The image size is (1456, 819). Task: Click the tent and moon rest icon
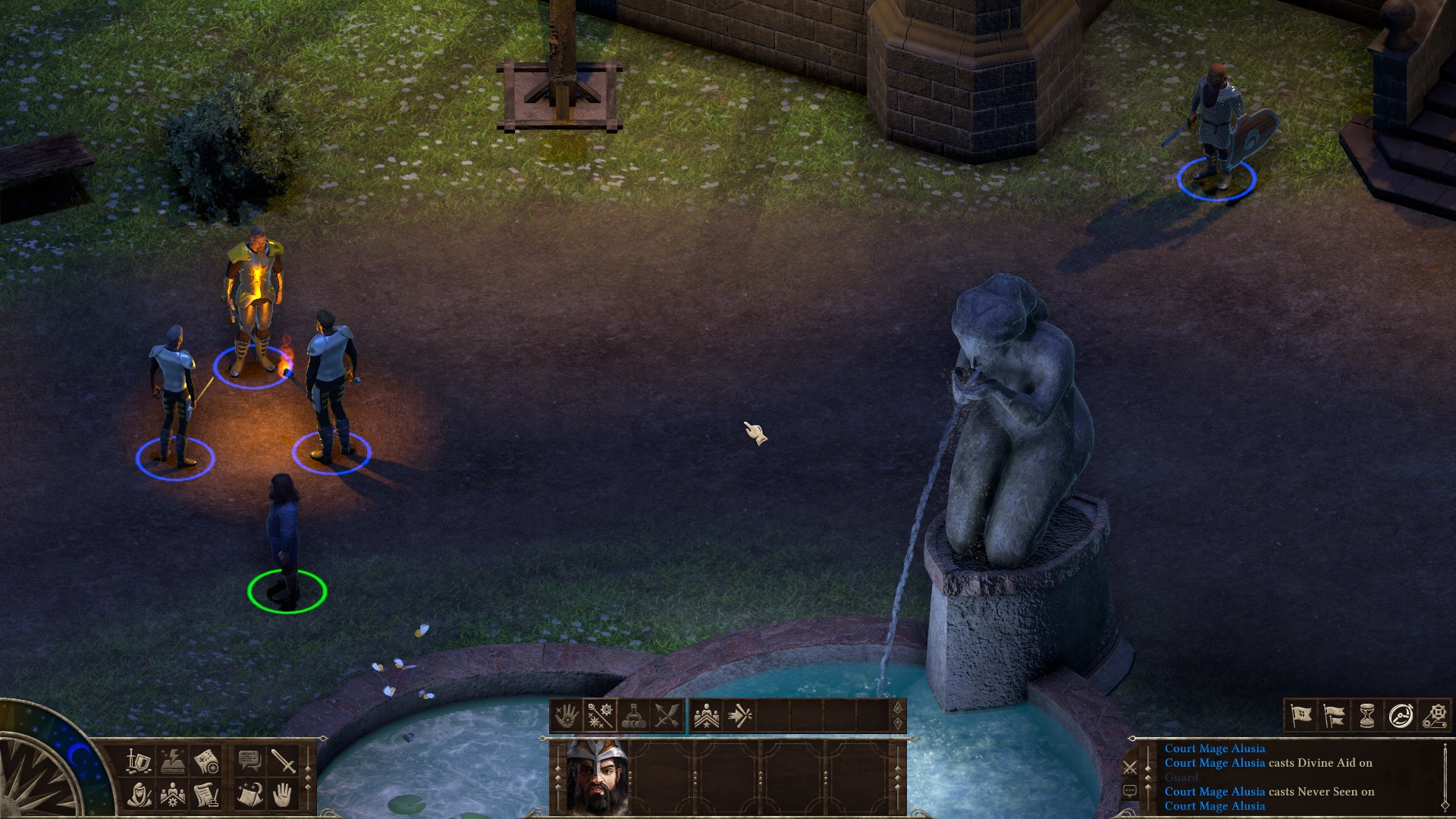(249, 795)
